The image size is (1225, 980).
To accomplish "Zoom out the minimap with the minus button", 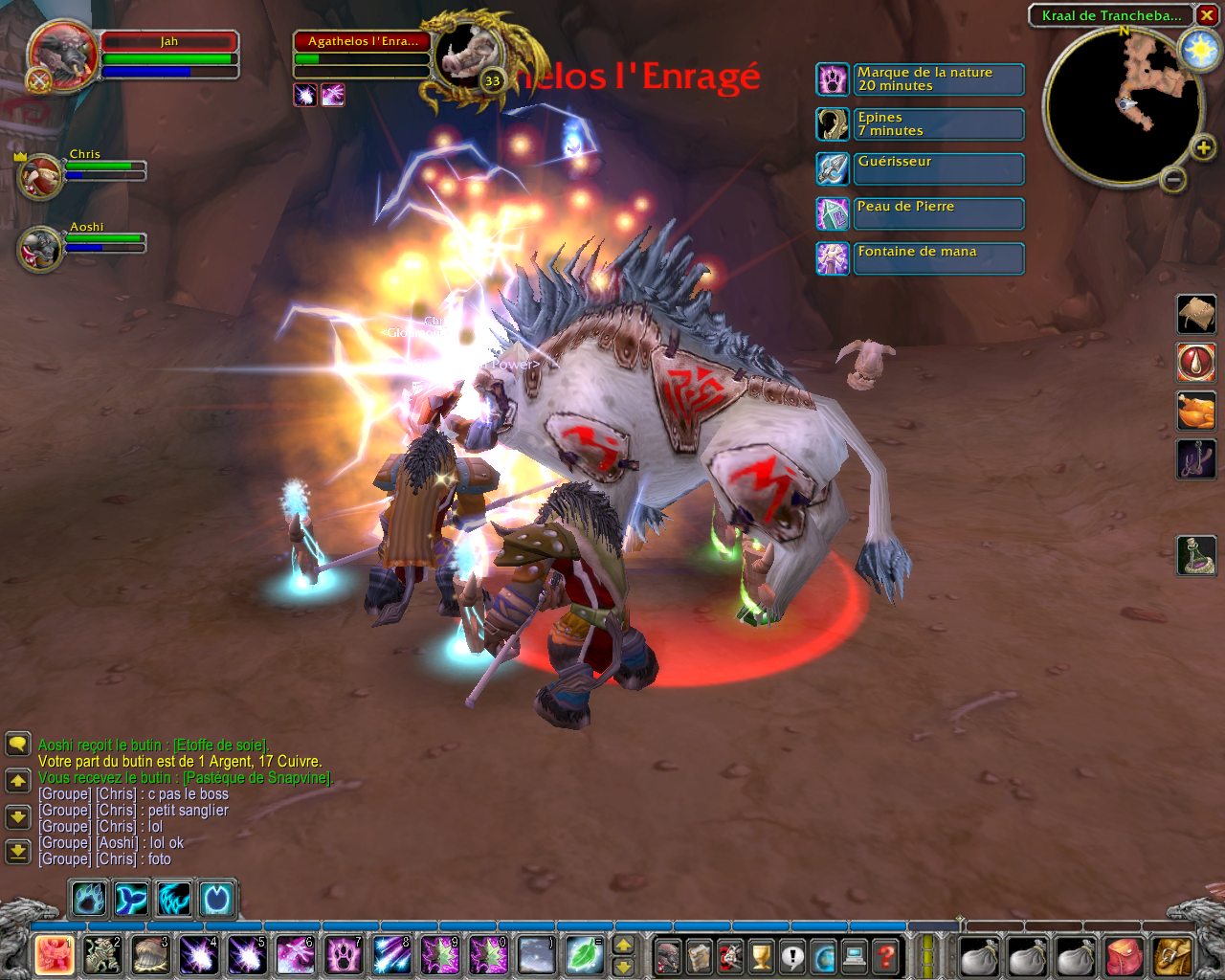I will click(x=1173, y=179).
